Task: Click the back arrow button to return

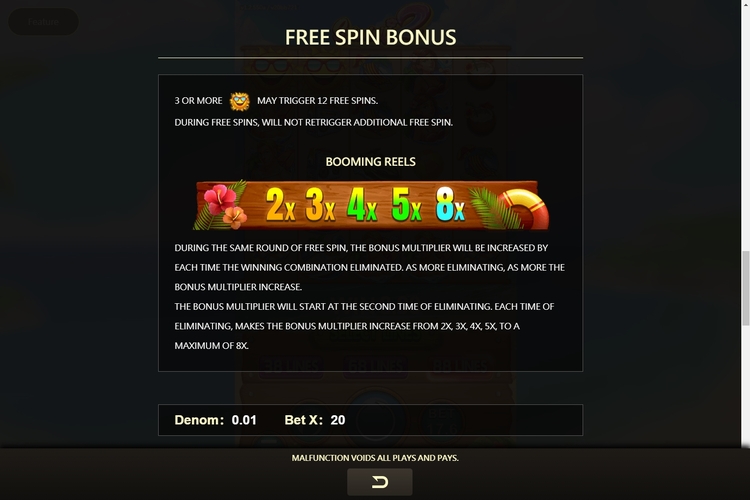Action: (x=379, y=482)
